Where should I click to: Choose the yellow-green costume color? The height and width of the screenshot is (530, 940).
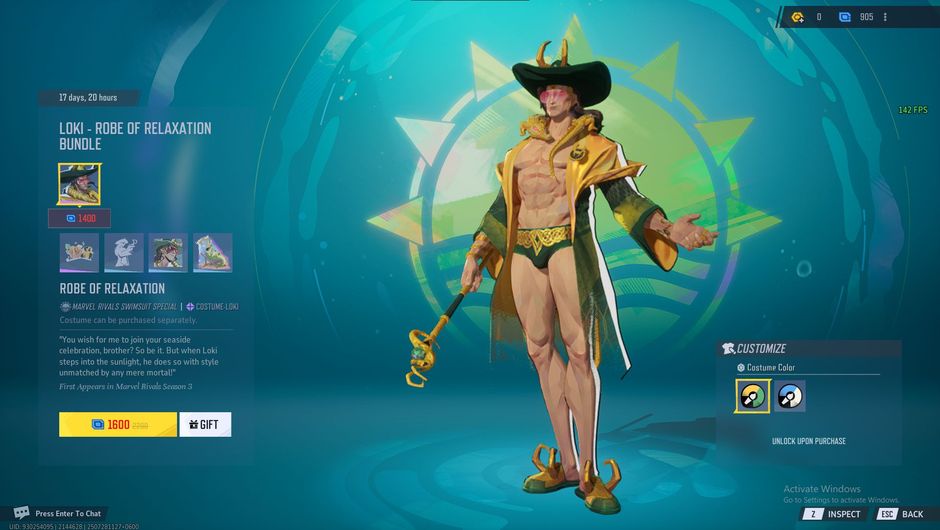pos(752,396)
